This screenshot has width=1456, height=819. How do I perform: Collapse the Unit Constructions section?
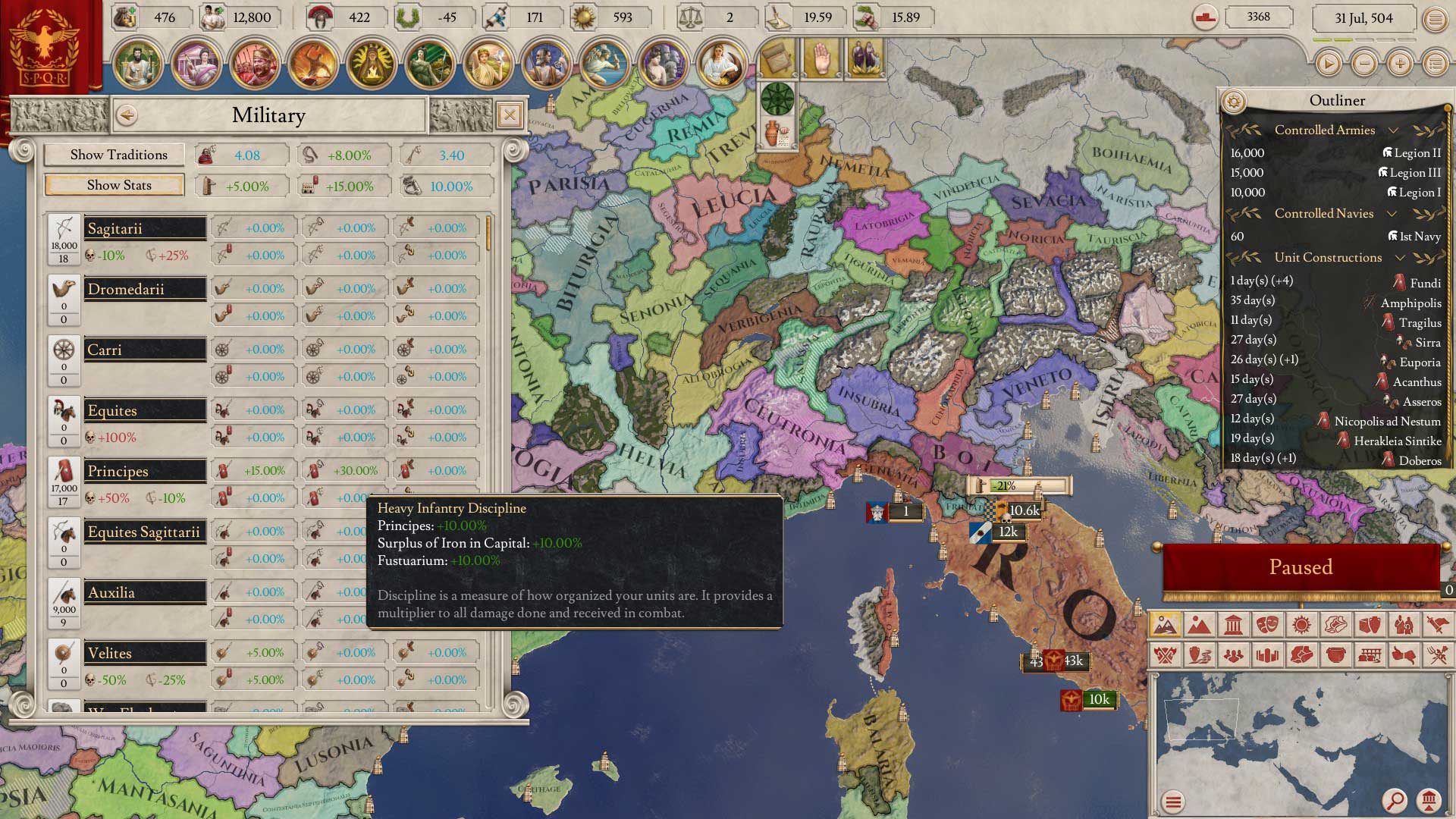click(x=1400, y=258)
